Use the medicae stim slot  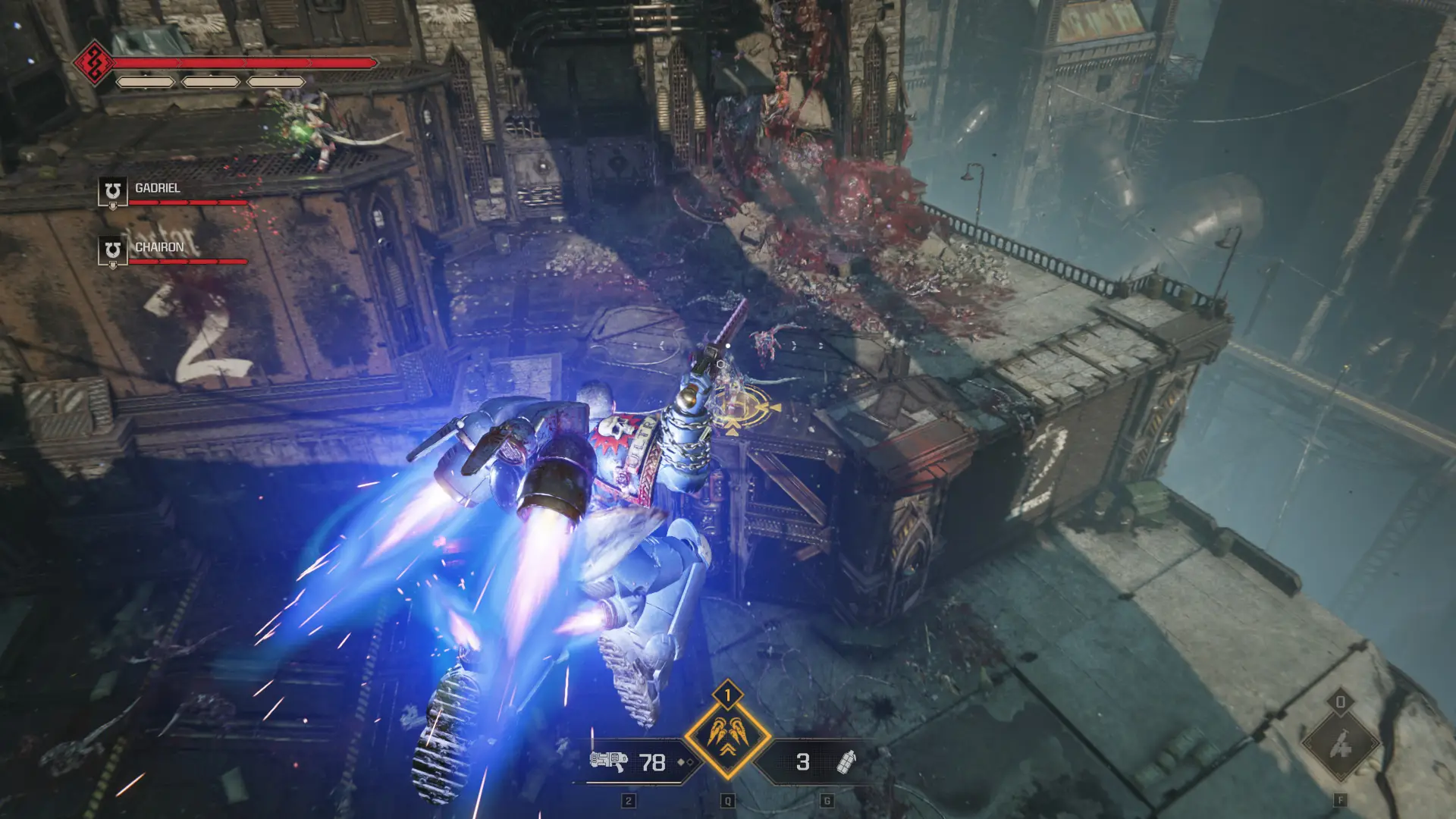(1340, 745)
